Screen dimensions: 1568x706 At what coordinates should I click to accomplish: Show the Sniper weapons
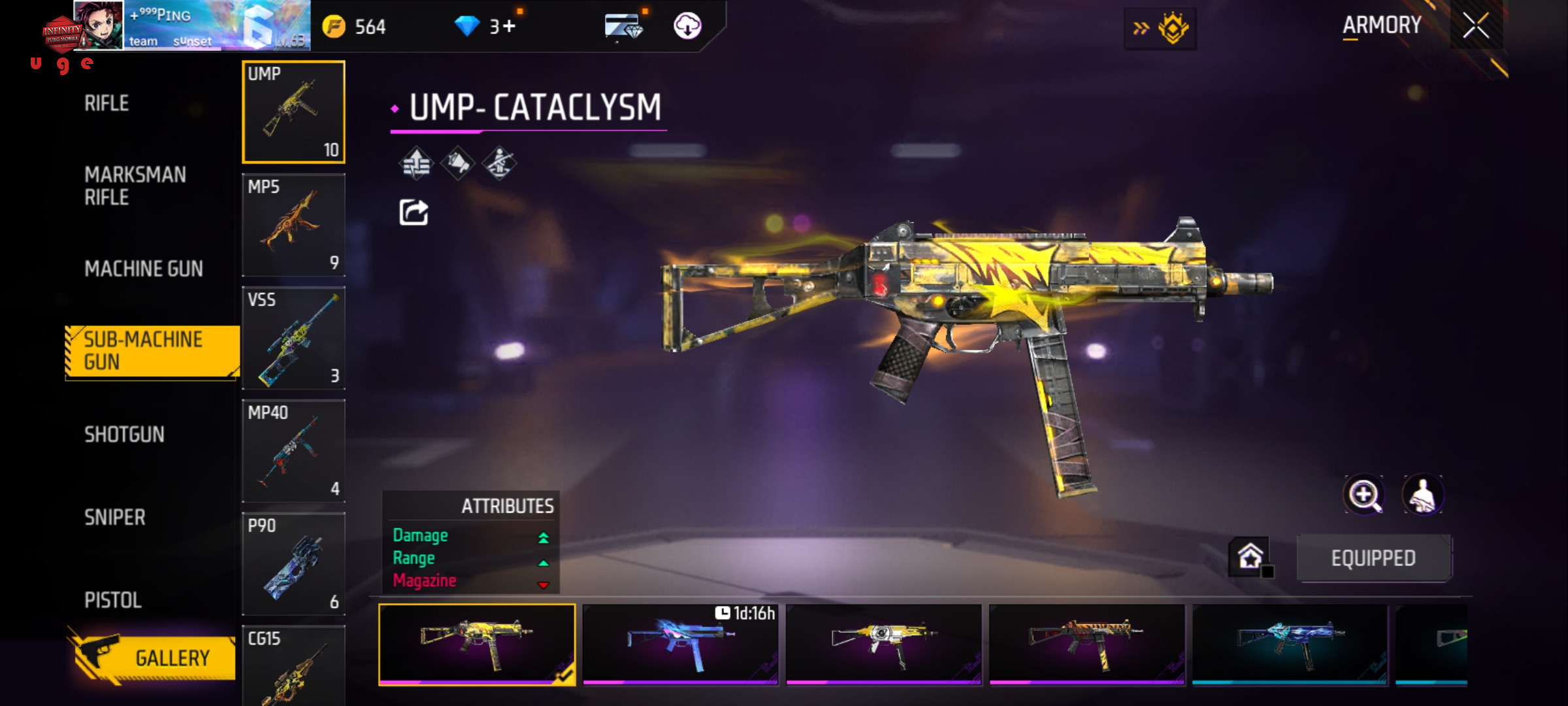(114, 518)
